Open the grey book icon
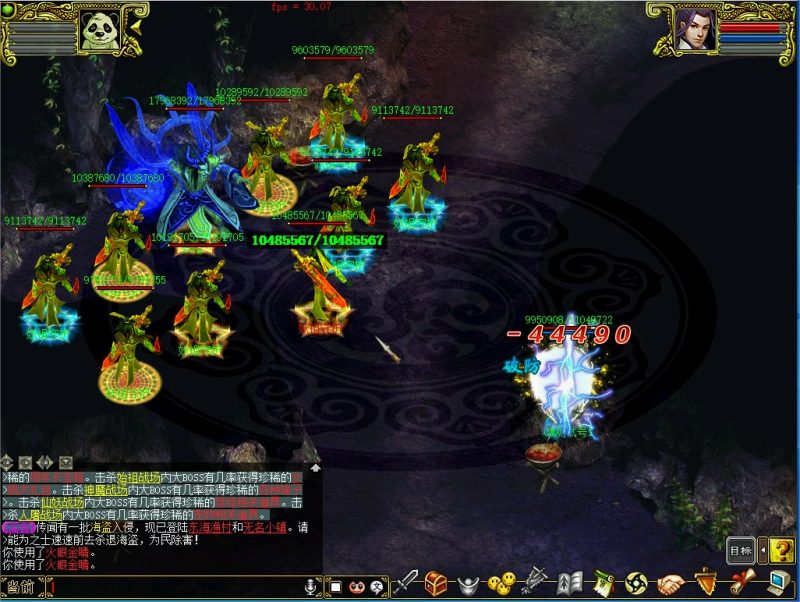800x602 pixels. coord(570,582)
